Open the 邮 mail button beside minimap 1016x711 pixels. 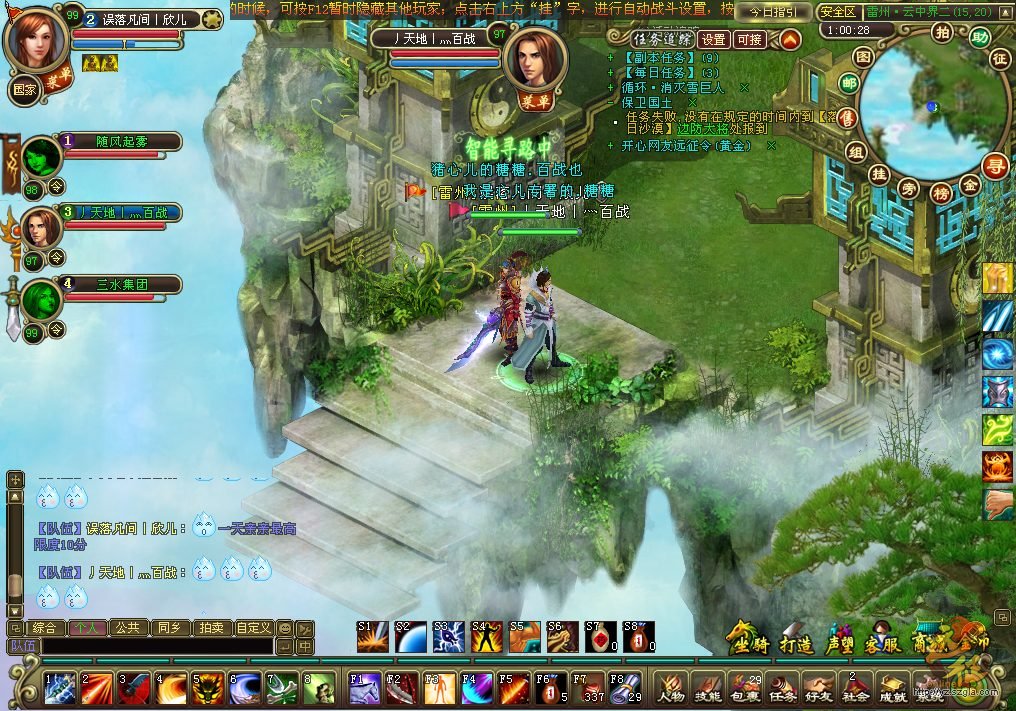point(849,83)
